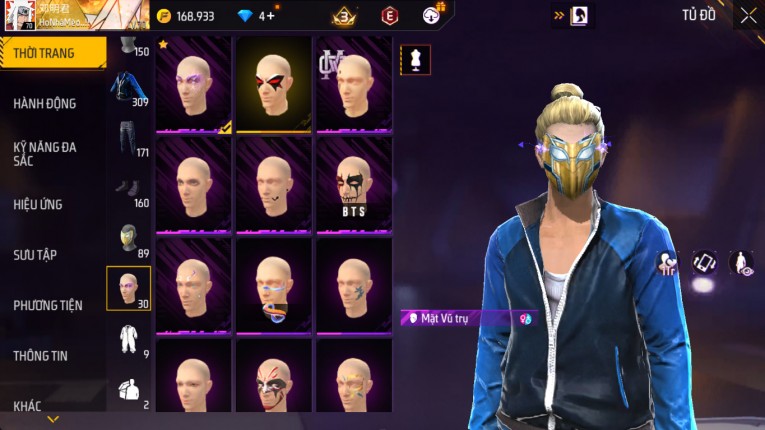Go to the Sưu Tập tab

pos(35,255)
